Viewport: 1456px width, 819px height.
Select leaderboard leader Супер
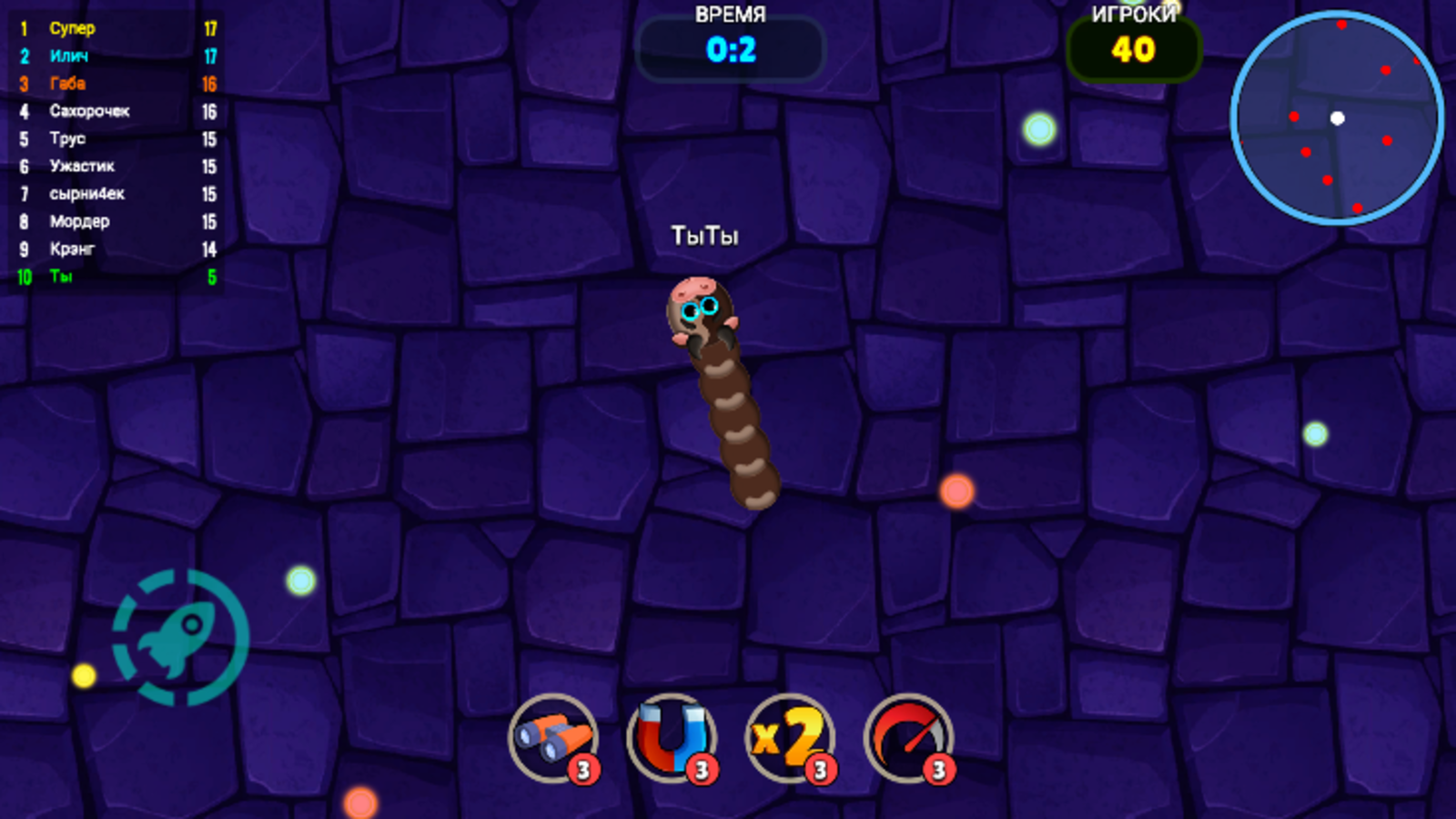[x=71, y=28]
